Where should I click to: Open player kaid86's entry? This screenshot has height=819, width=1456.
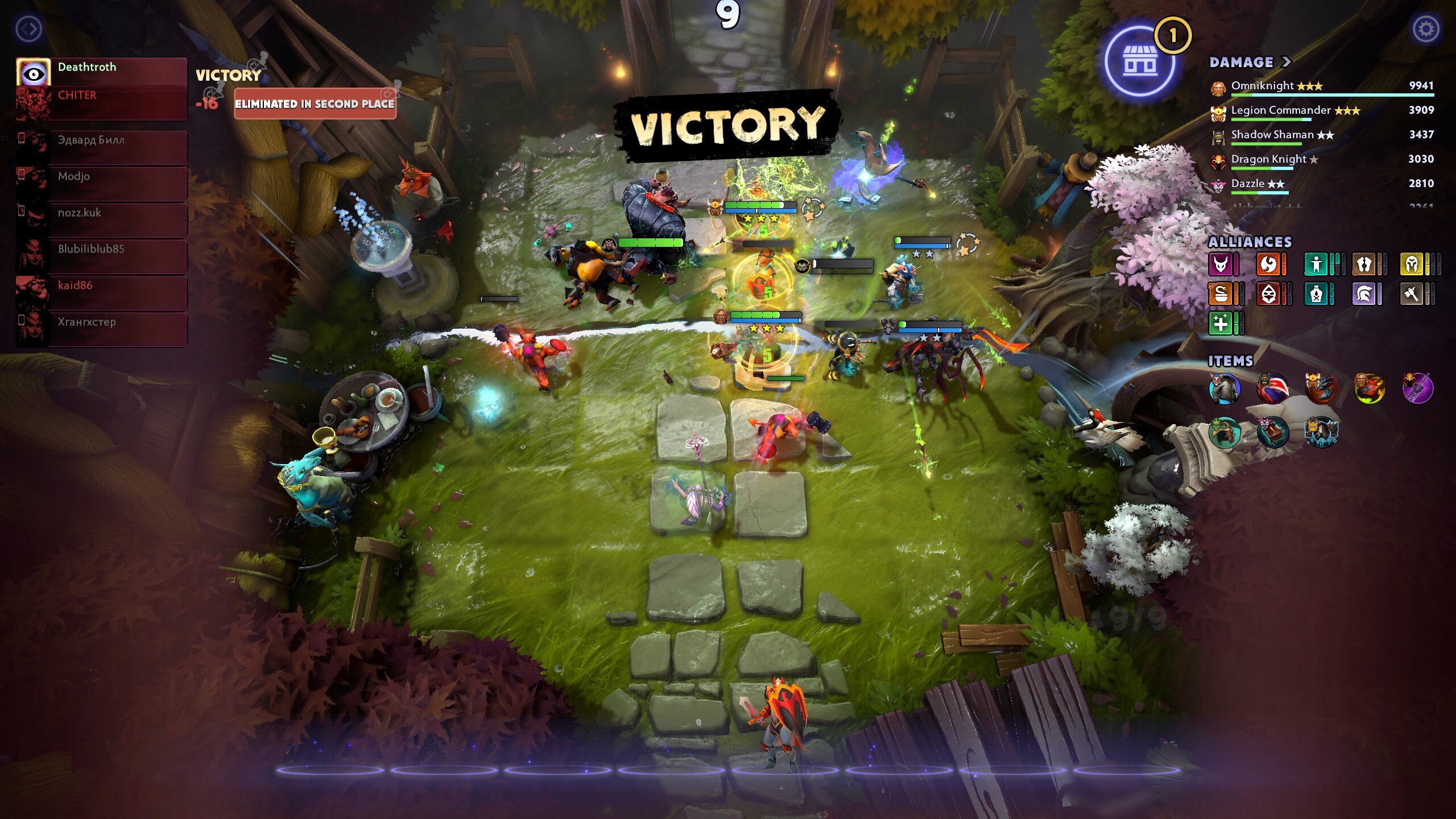click(x=101, y=286)
